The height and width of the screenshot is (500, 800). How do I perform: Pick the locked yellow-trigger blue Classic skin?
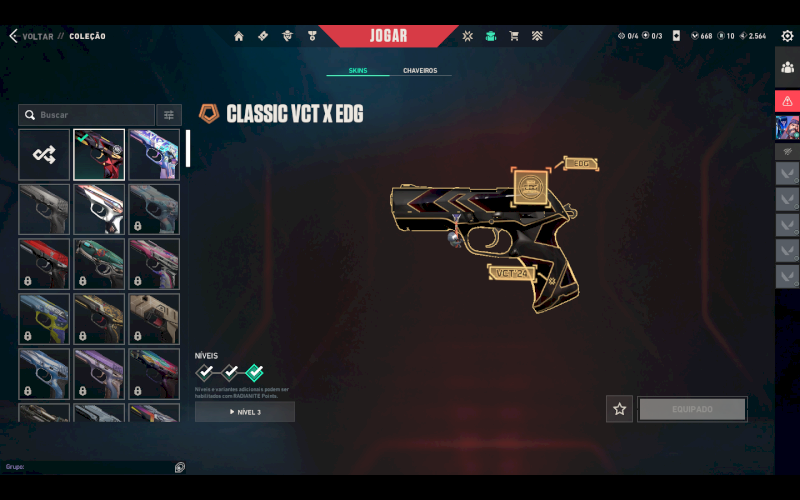[x=44, y=319]
